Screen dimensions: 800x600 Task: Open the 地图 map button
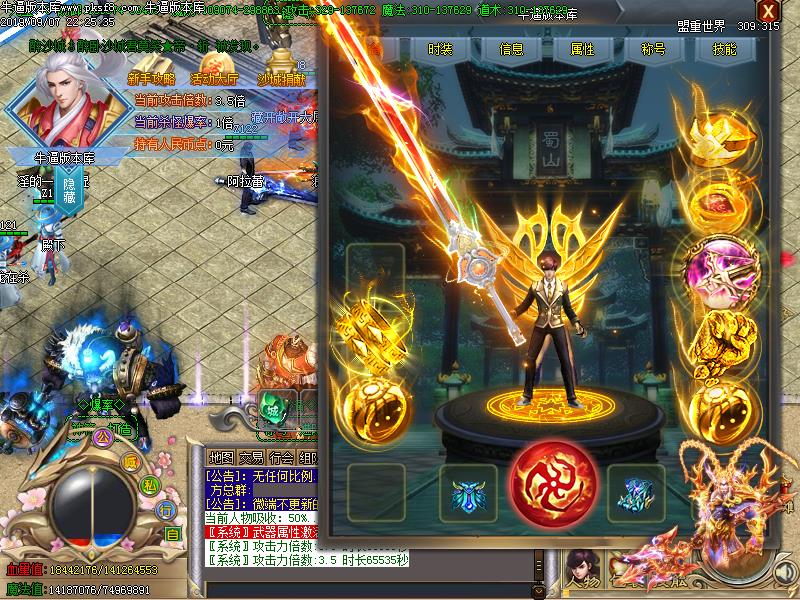click(x=221, y=457)
